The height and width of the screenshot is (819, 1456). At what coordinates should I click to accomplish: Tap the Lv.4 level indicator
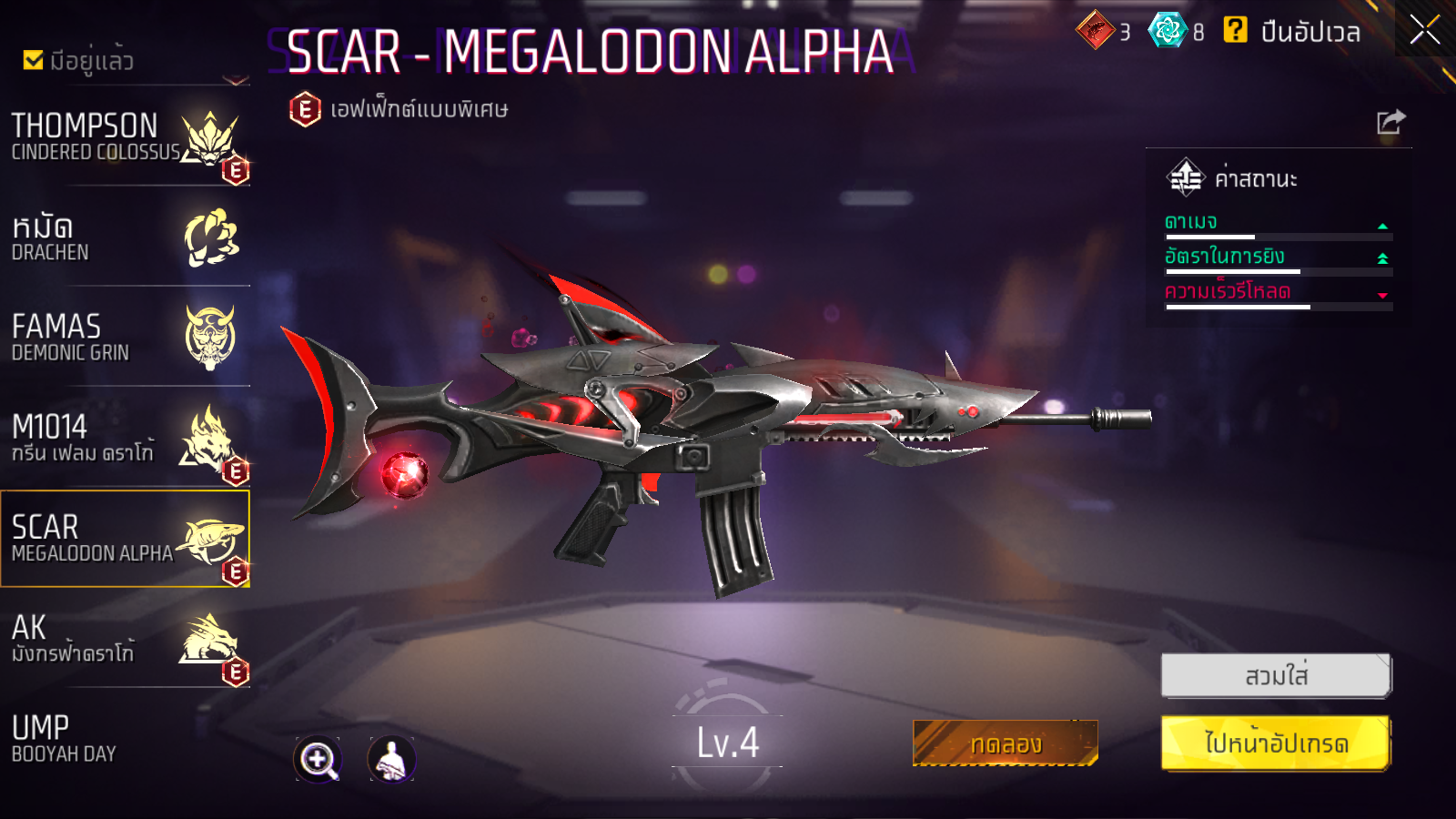727,743
